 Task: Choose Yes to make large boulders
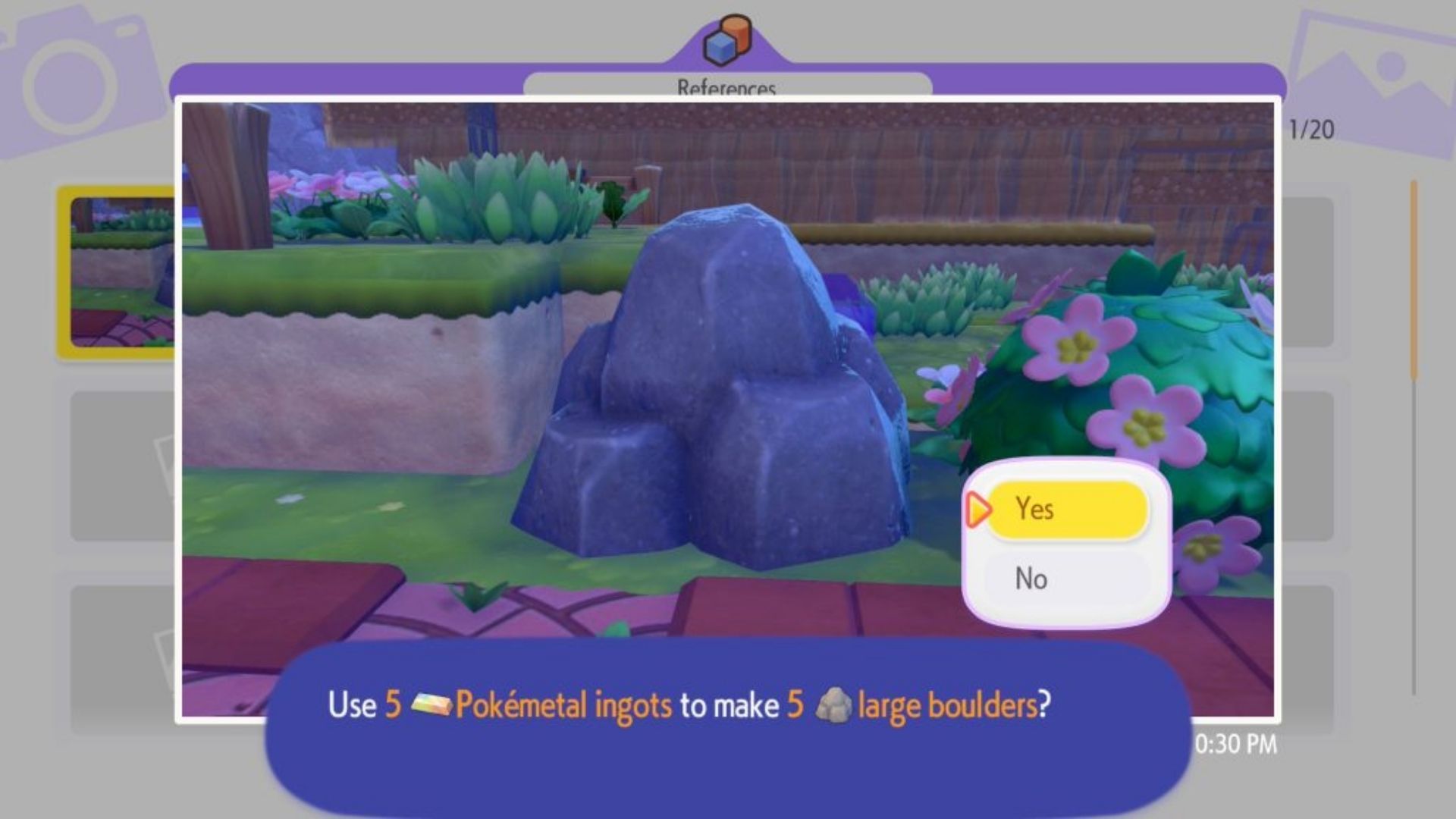point(1067,510)
